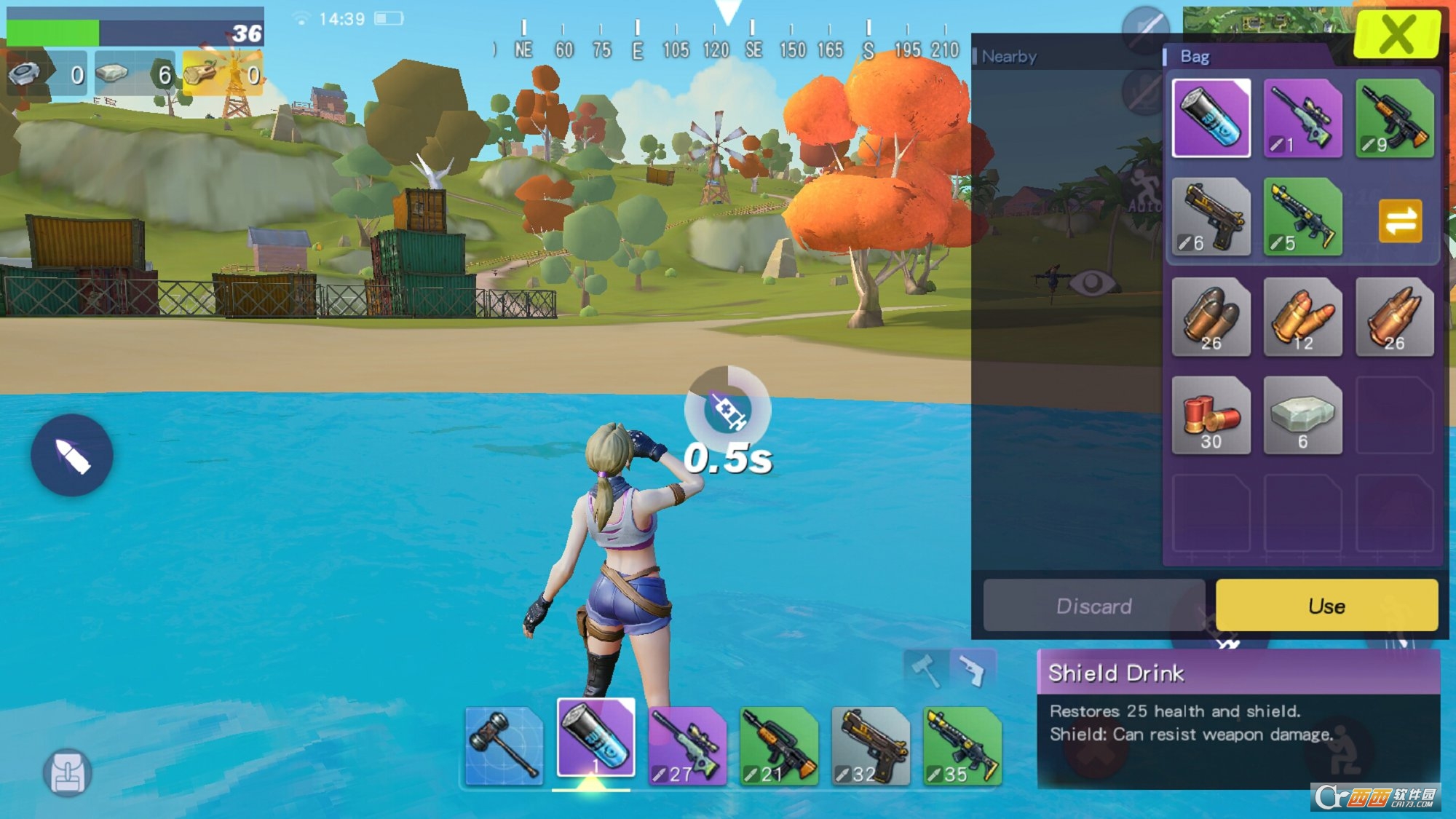Discard the selected item
The height and width of the screenshot is (819, 1456).
point(1093,606)
